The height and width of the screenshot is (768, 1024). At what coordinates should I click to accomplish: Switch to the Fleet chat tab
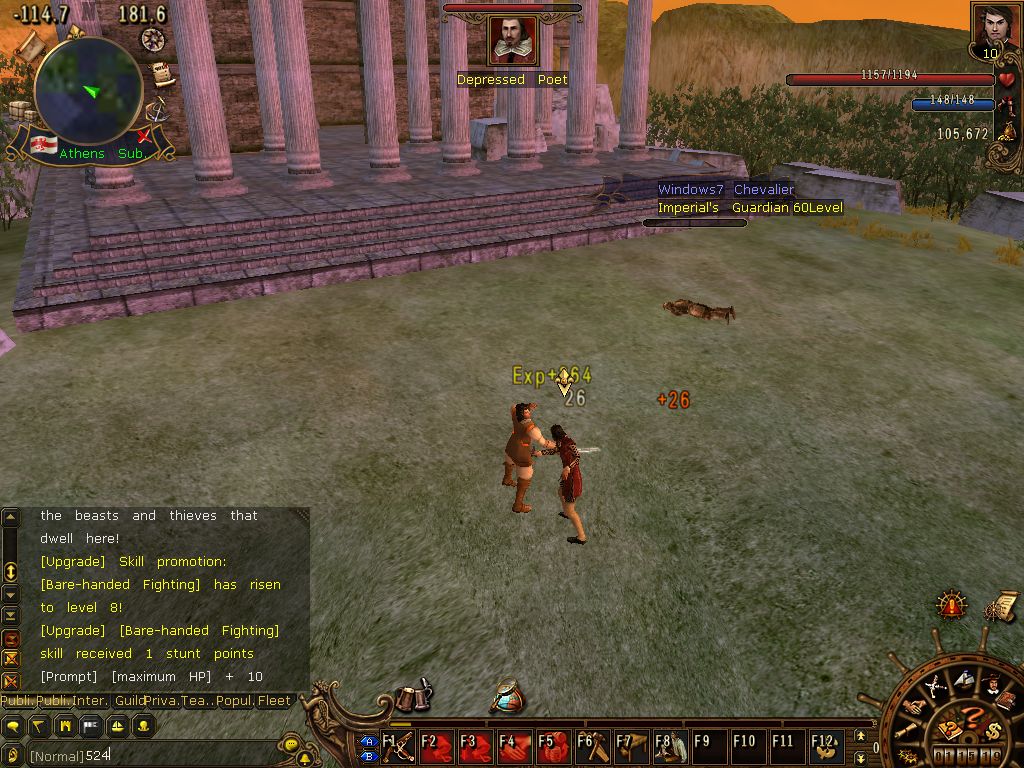274,701
